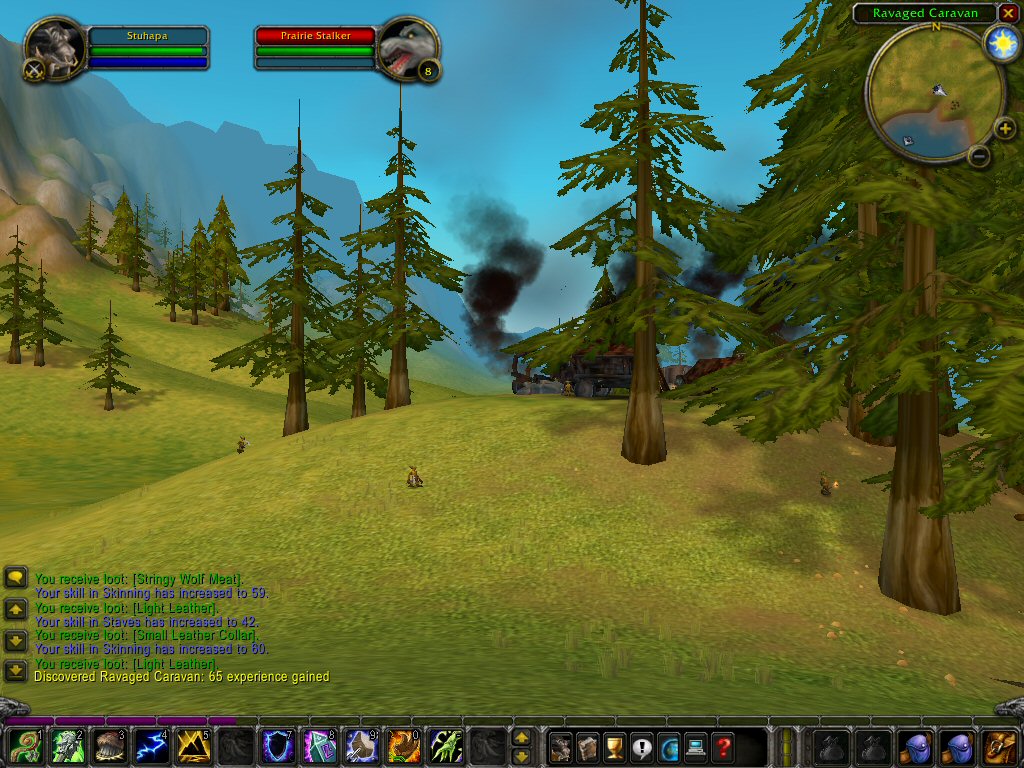1024x768 pixels.
Task: Activate the staff attack ability in slot 1
Action: (x=23, y=746)
